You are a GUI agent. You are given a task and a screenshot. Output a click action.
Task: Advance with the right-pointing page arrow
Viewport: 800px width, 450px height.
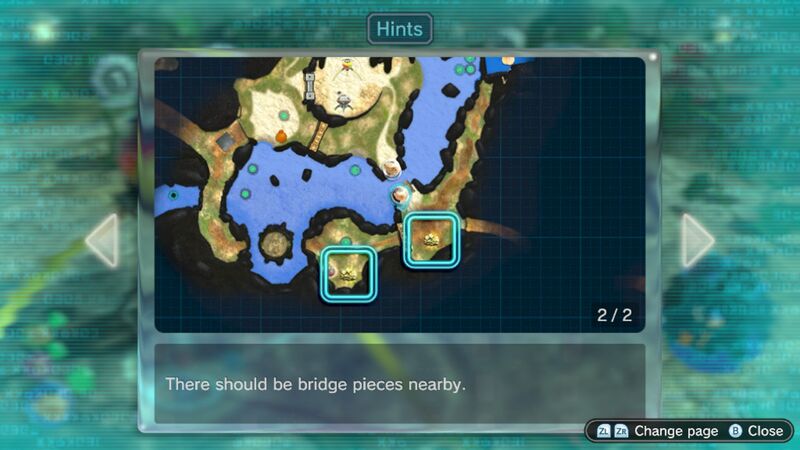(697, 240)
